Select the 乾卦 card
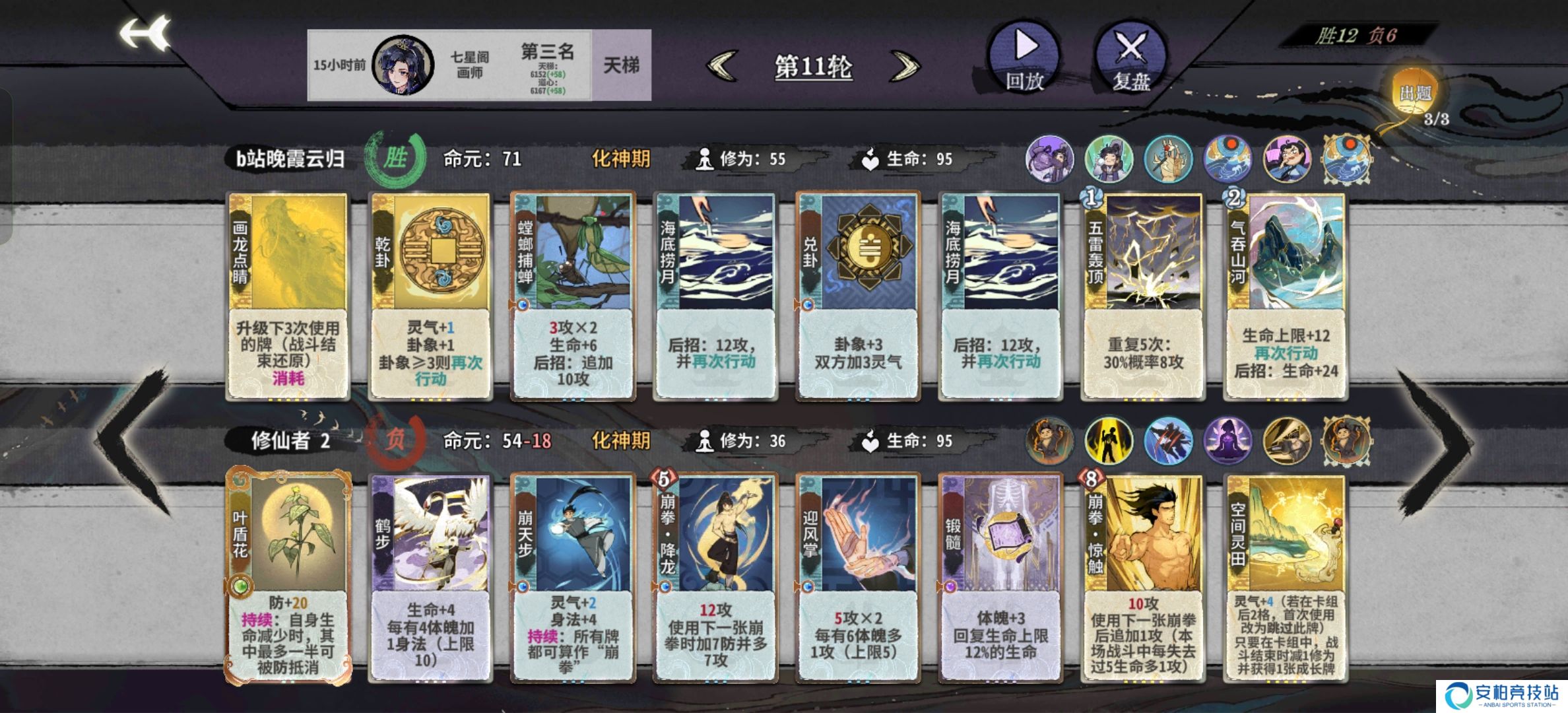 430,296
